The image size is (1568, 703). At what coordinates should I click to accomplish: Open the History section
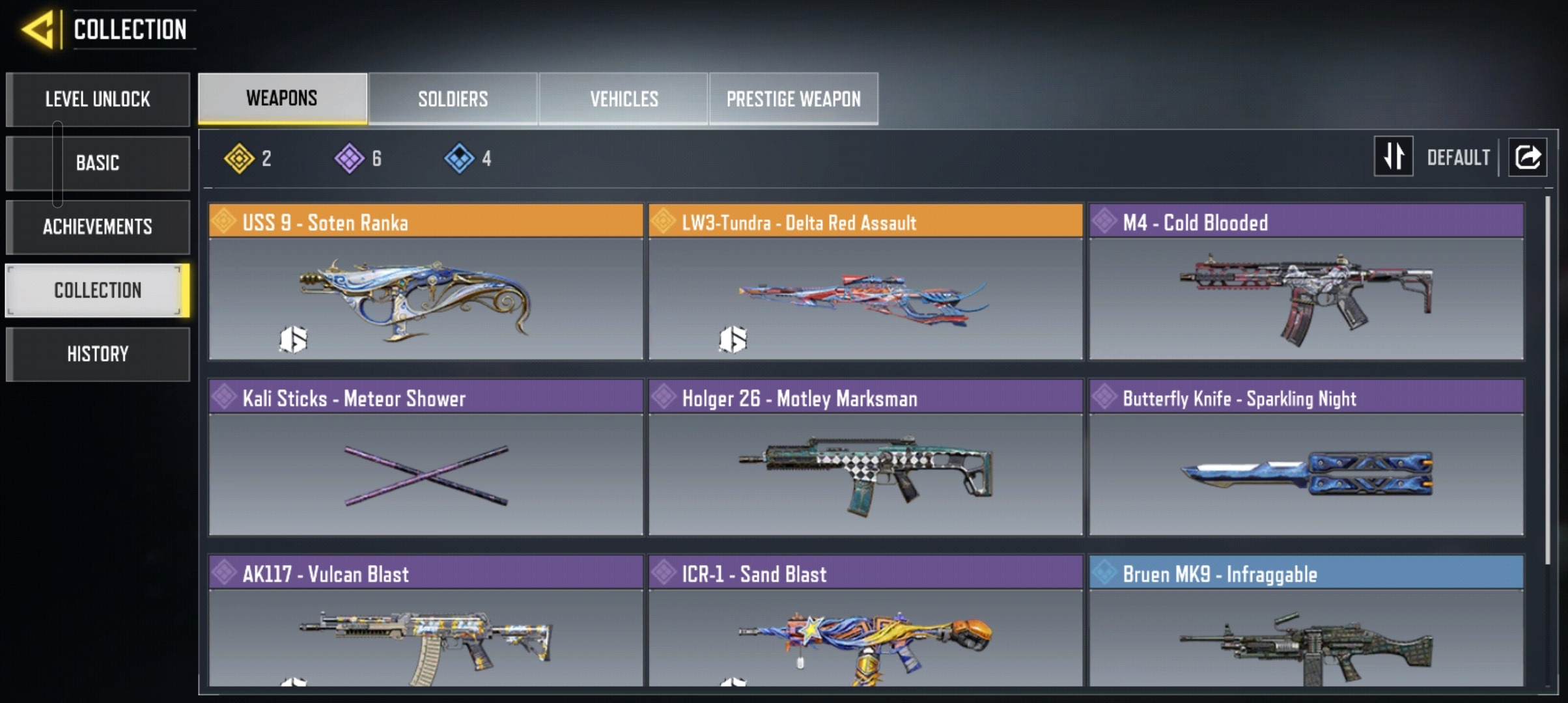click(x=98, y=354)
